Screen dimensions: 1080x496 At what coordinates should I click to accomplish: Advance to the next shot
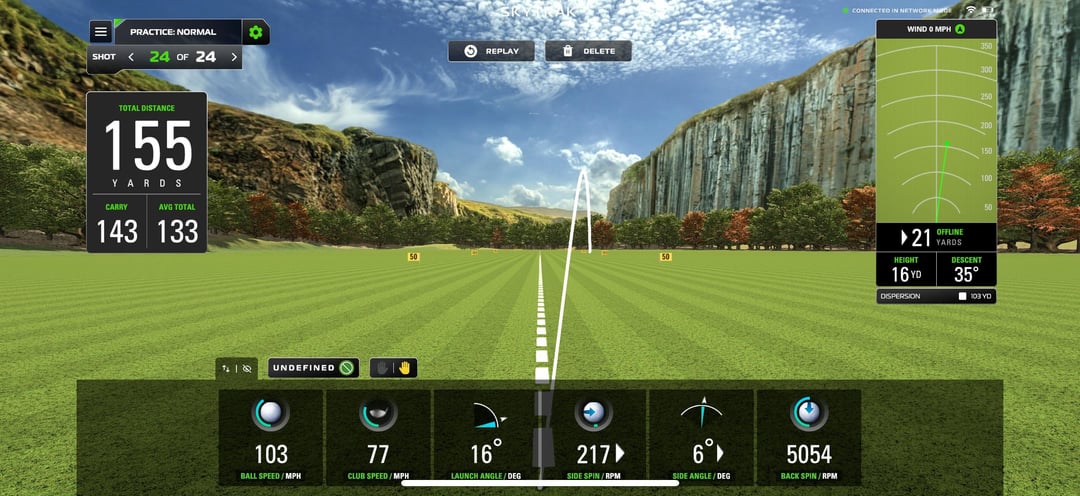(x=234, y=57)
